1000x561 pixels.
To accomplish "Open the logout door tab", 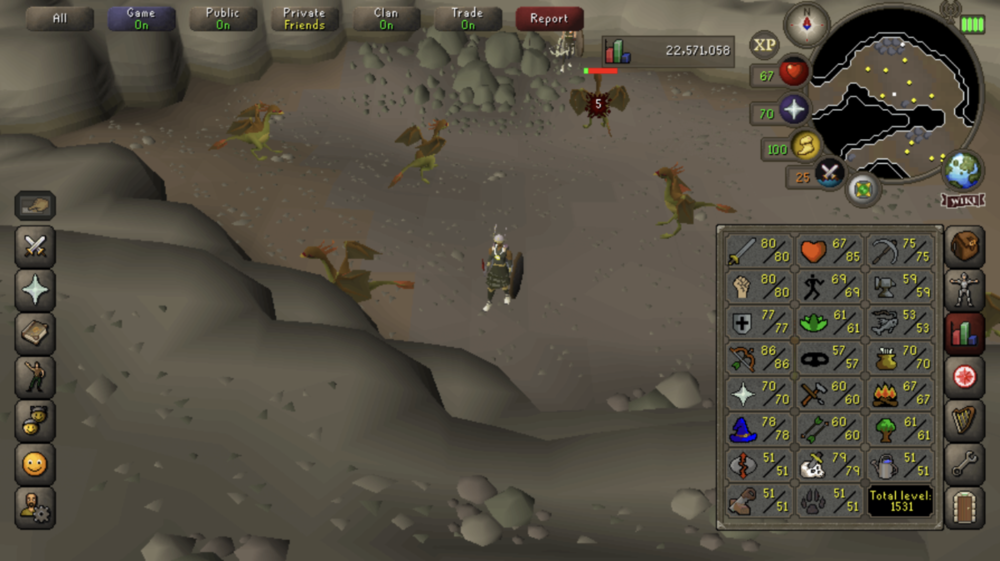I will coord(965,505).
